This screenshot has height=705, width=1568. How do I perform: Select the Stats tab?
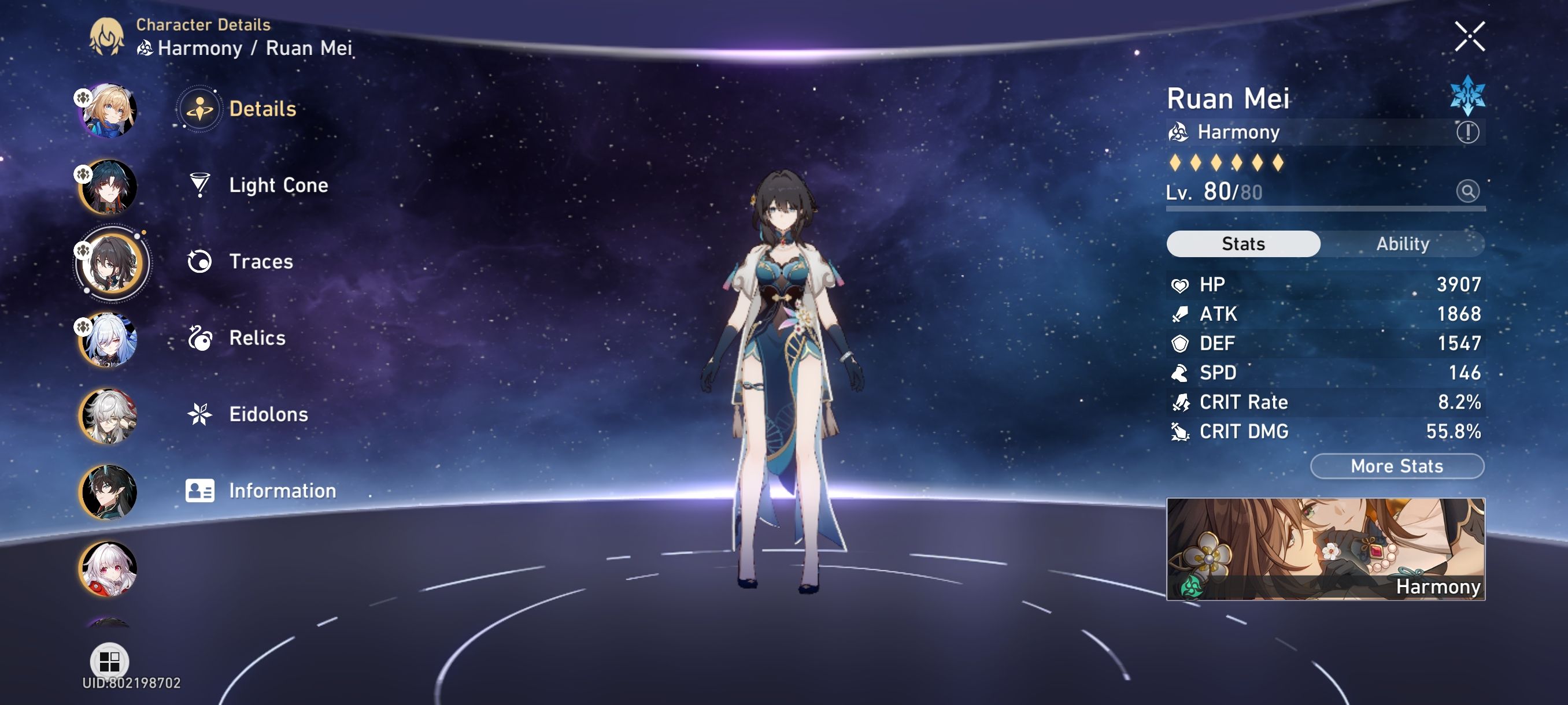(1243, 243)
